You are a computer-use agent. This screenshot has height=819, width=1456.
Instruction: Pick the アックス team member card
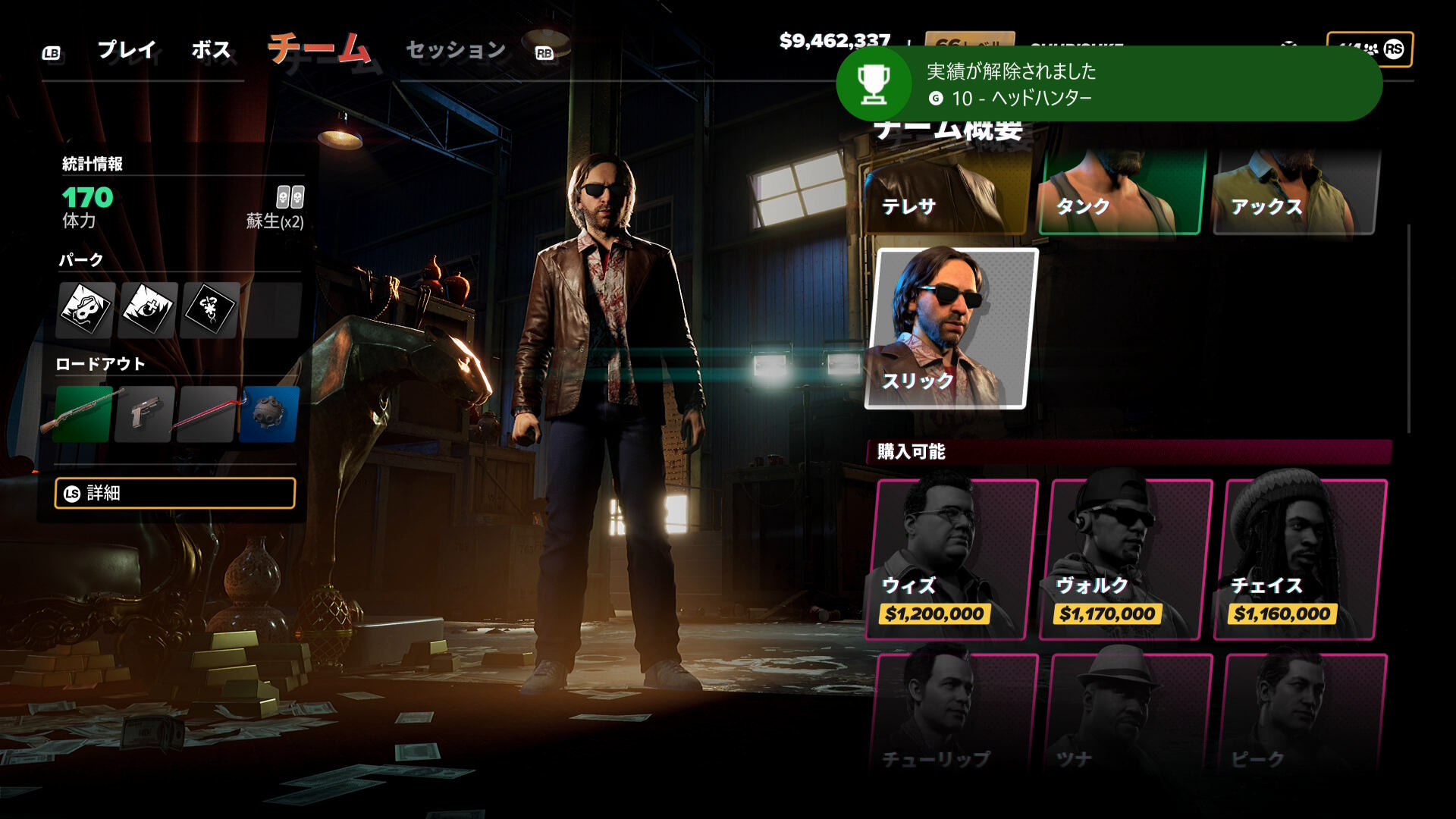(1297, 193)
